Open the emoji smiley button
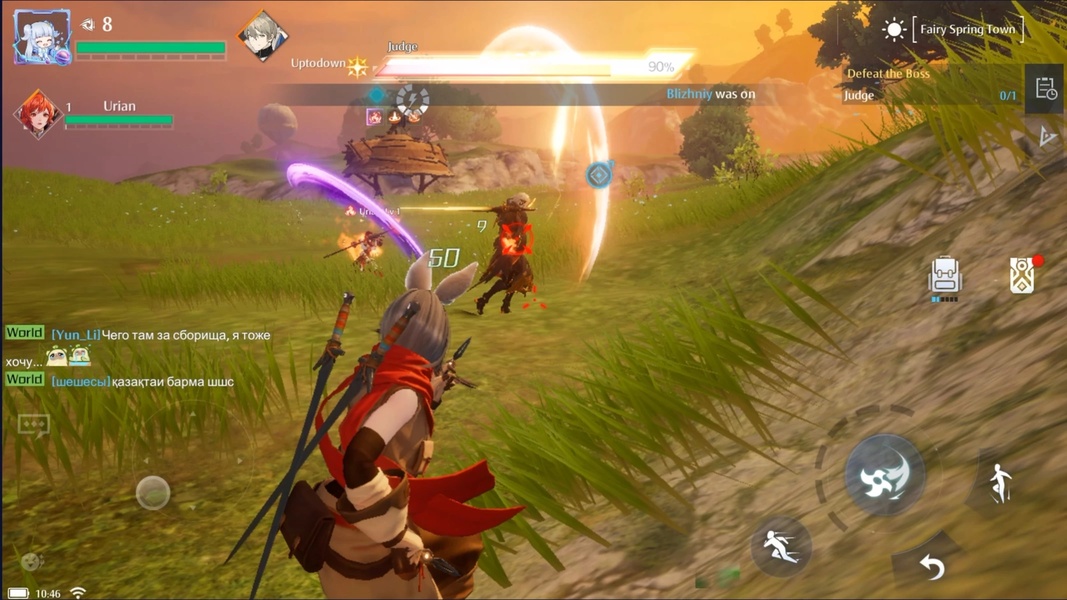Viewport: 1067px width, 600px height. [32, 562]
